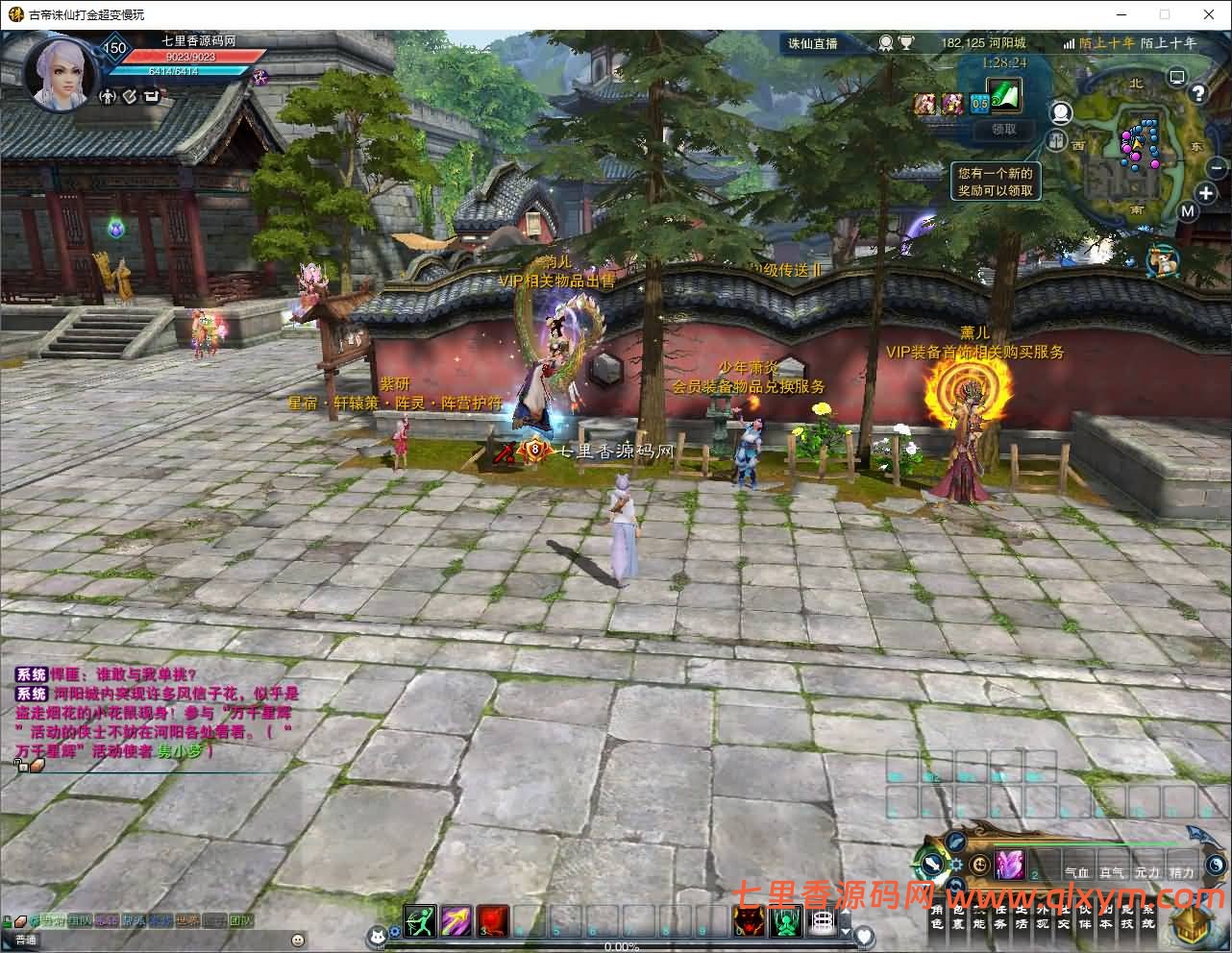
Task: Open the world map with M button
Action: coord(1188,210)
